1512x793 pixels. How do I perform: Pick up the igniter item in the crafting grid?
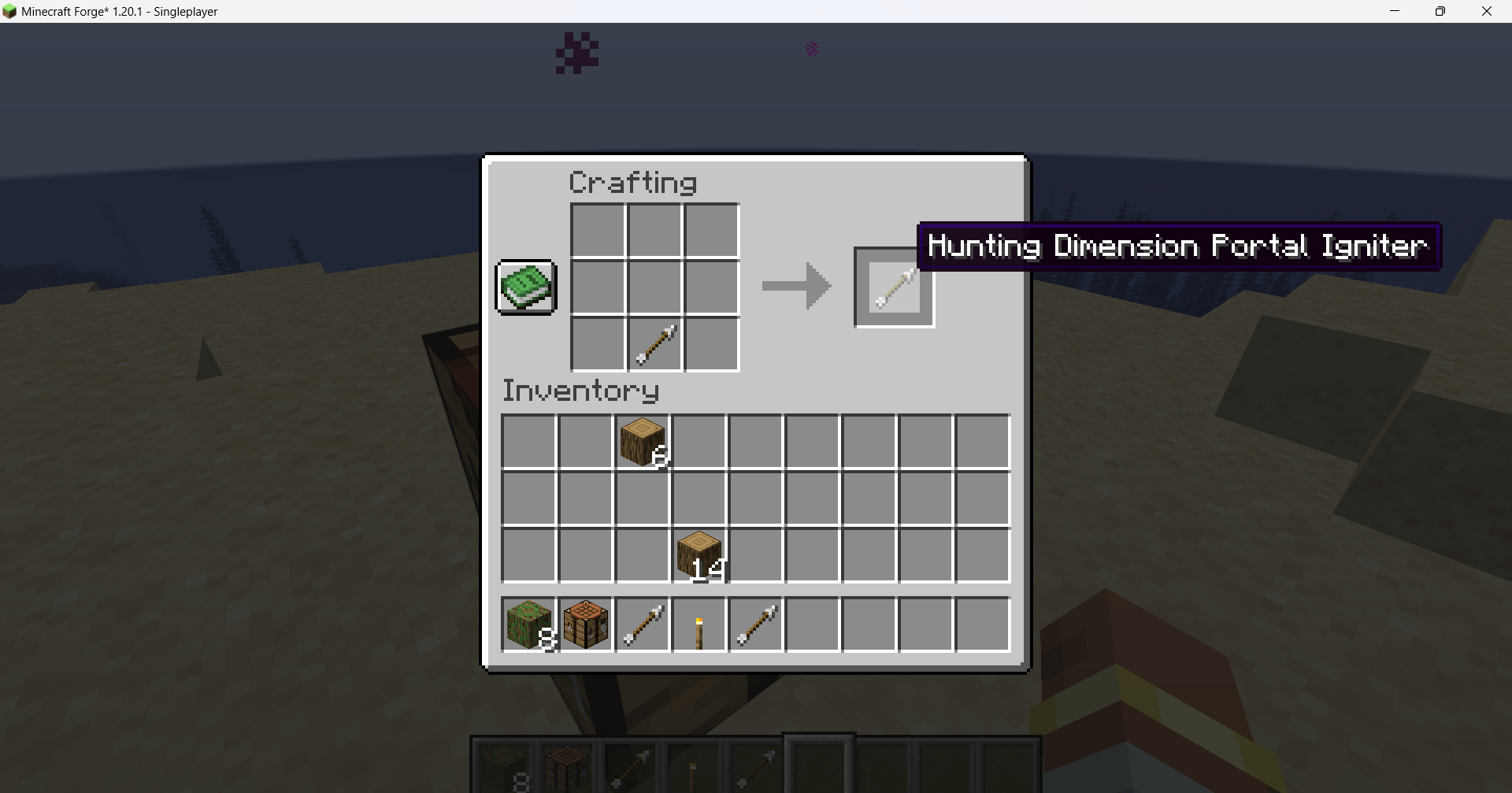tap(655, 344)
